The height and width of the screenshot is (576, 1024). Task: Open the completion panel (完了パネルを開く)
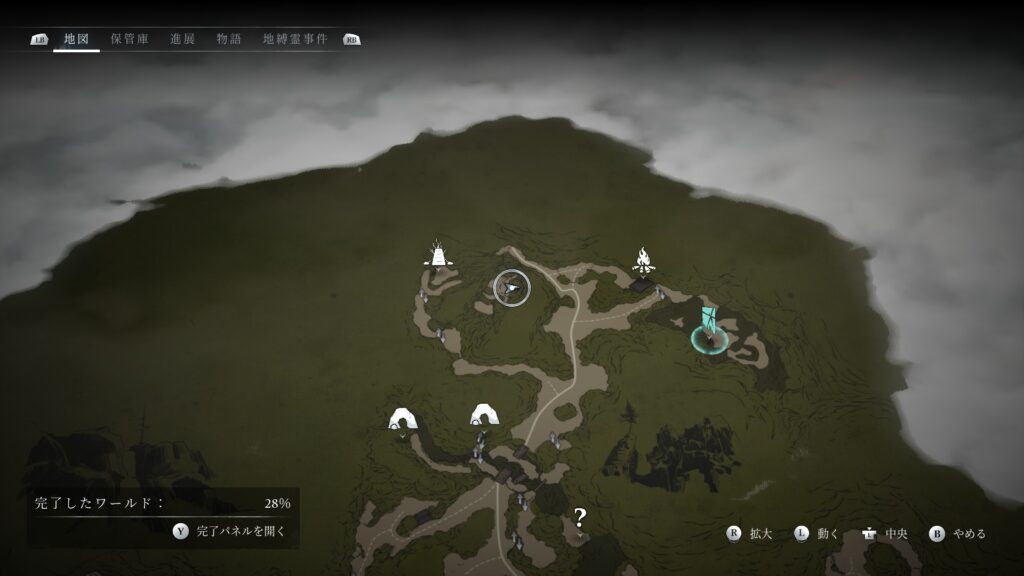click(x=230, y=531)
